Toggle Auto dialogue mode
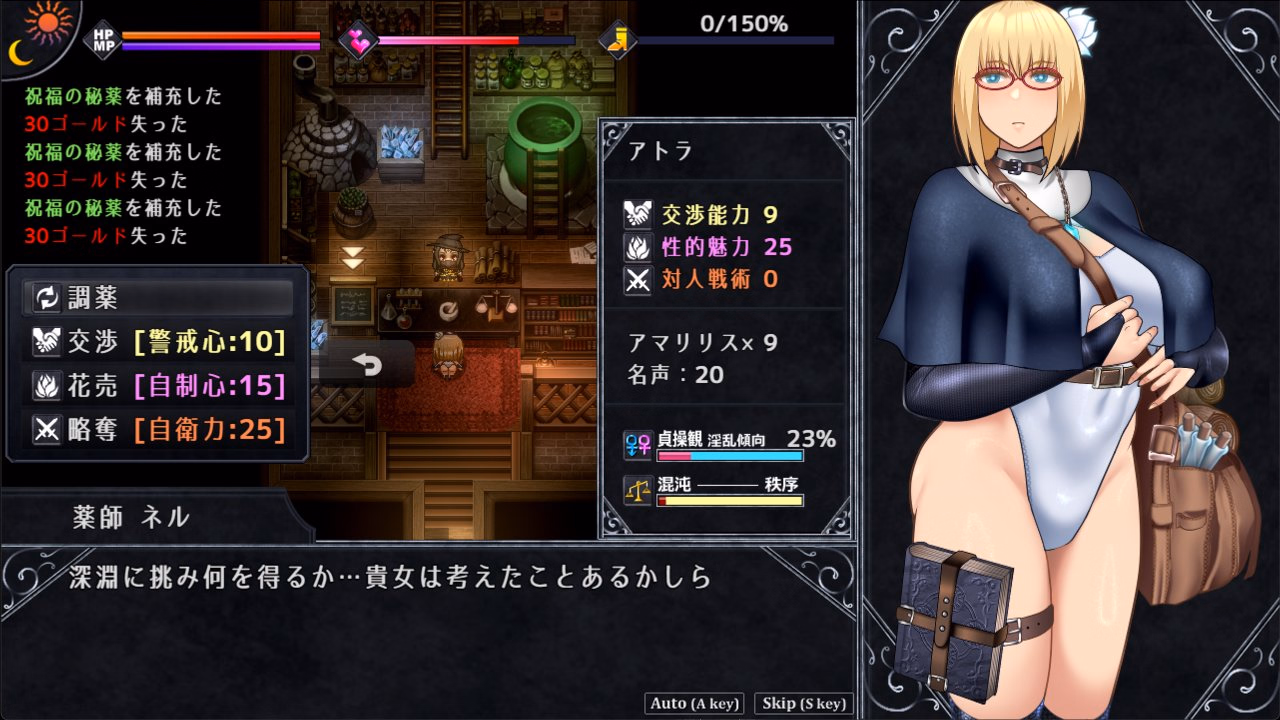 694,703
